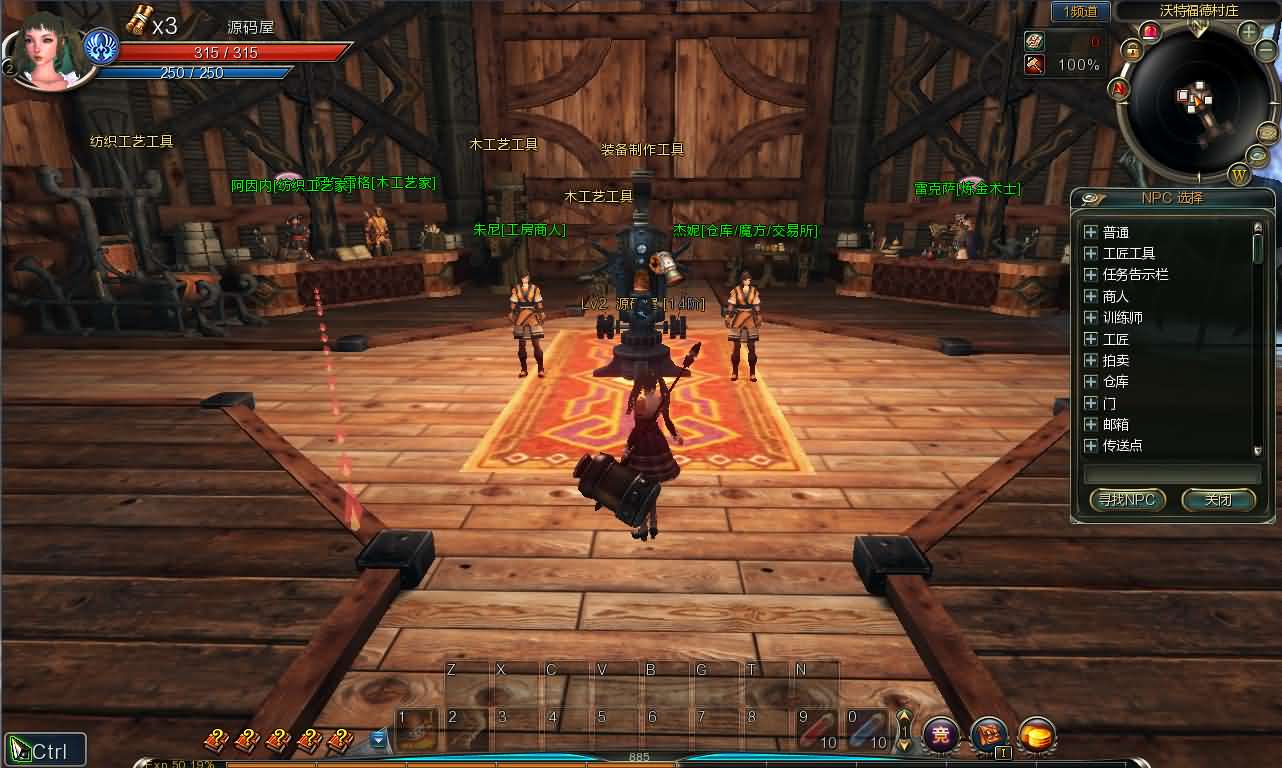Toggle the lock icon on the minimap
This screenshot has width=1282, height=768.
click(x=1133, y=49)
